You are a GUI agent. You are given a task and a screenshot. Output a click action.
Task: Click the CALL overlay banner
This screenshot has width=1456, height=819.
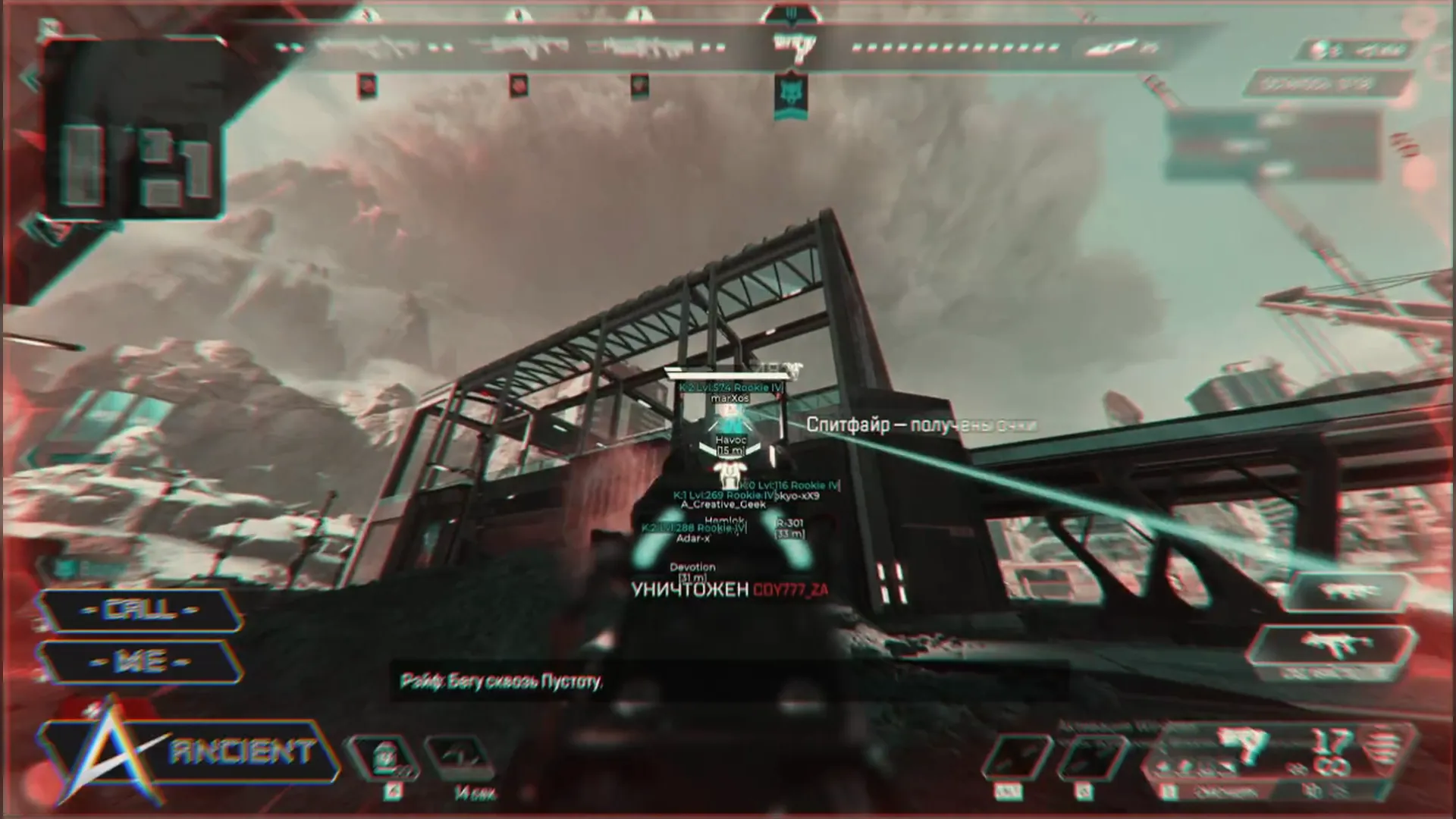point(141,610)
